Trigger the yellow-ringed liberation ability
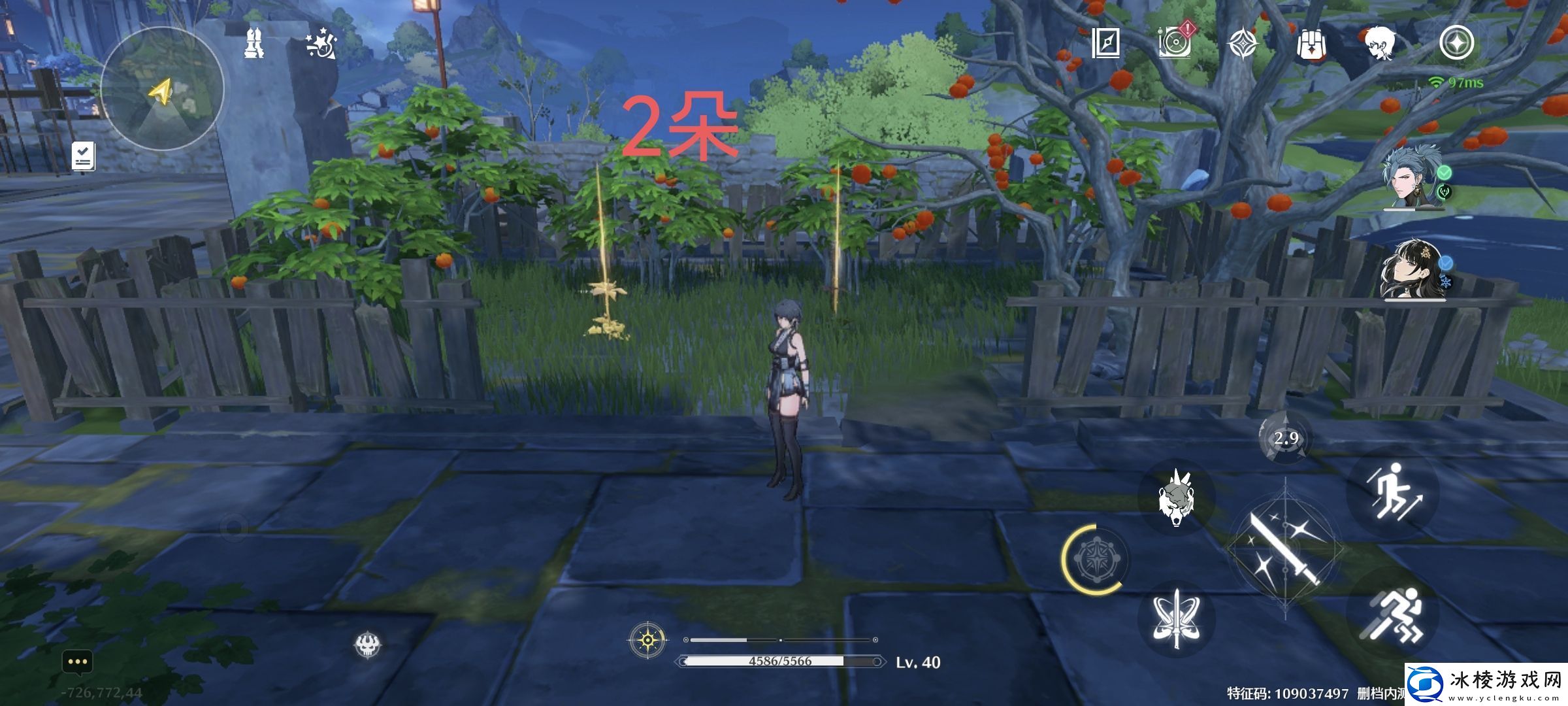Screen dimensions: 1568x706 pos(1095,560)
